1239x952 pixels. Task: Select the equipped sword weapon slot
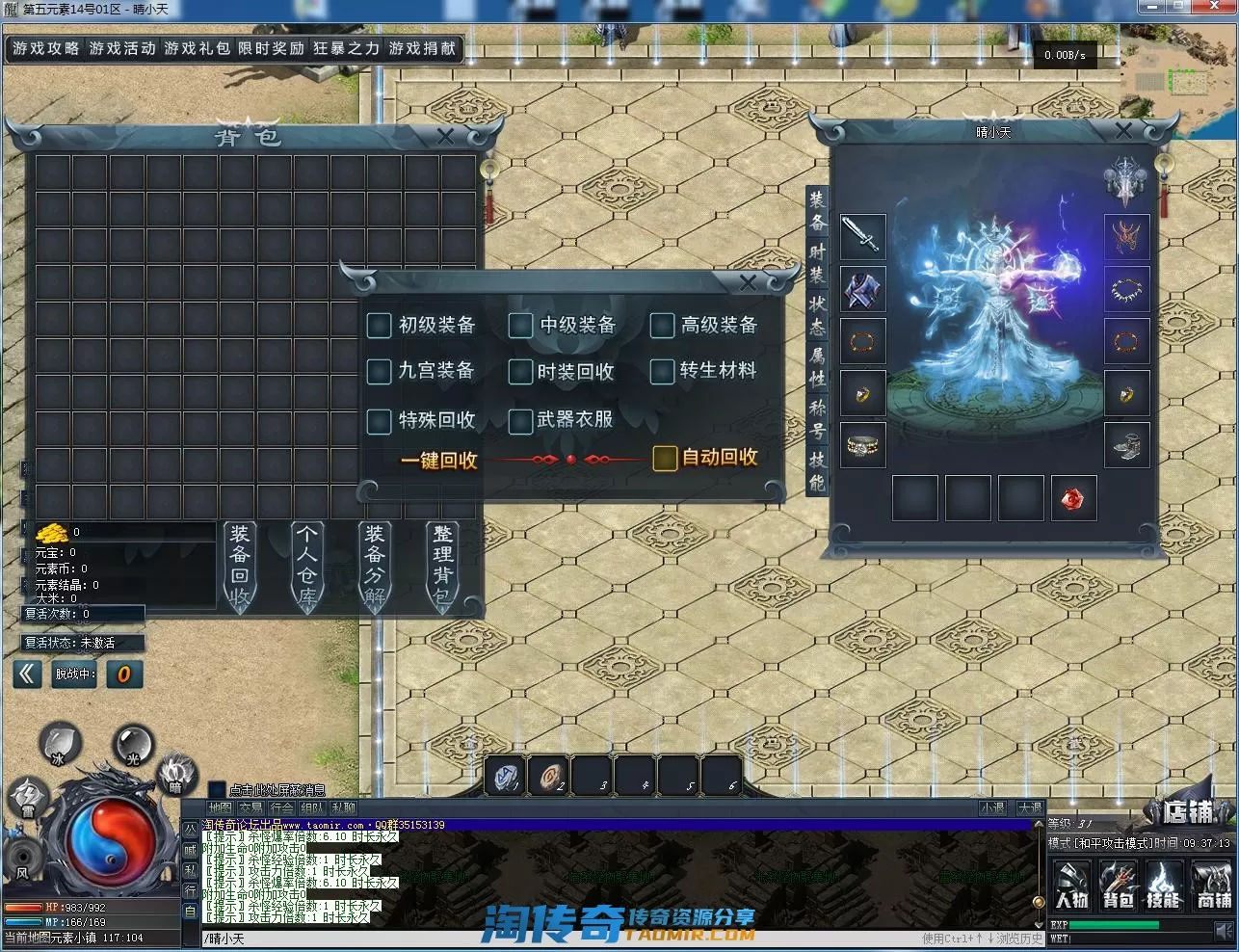point(862,236)
